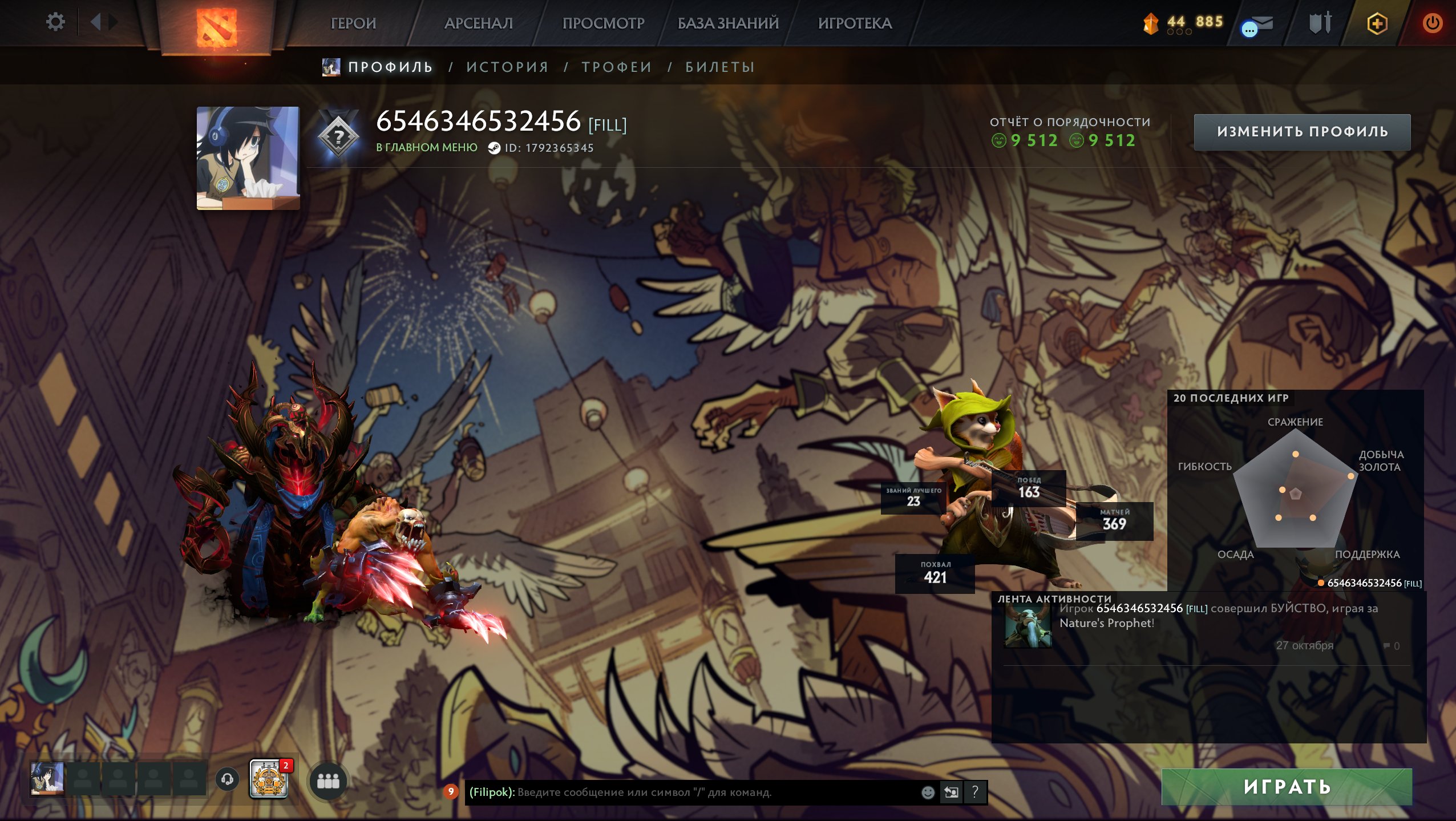This screenshot has height=821, width=1456.
Task: Open the ПРОСМОТР menu
Action: click(x=603, y=23)
